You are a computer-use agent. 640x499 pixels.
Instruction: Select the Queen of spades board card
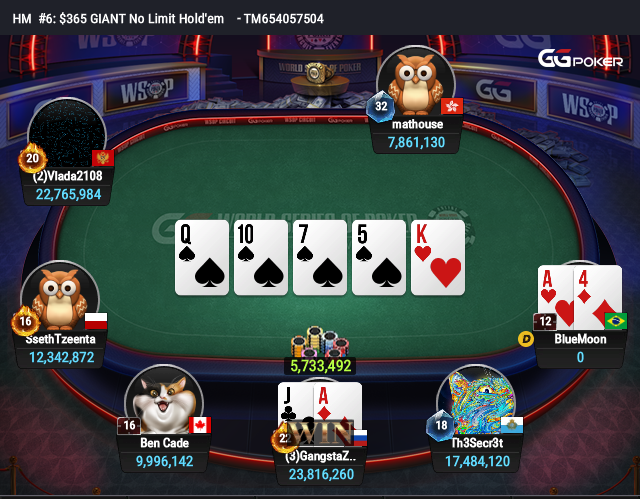click(201, 257)
